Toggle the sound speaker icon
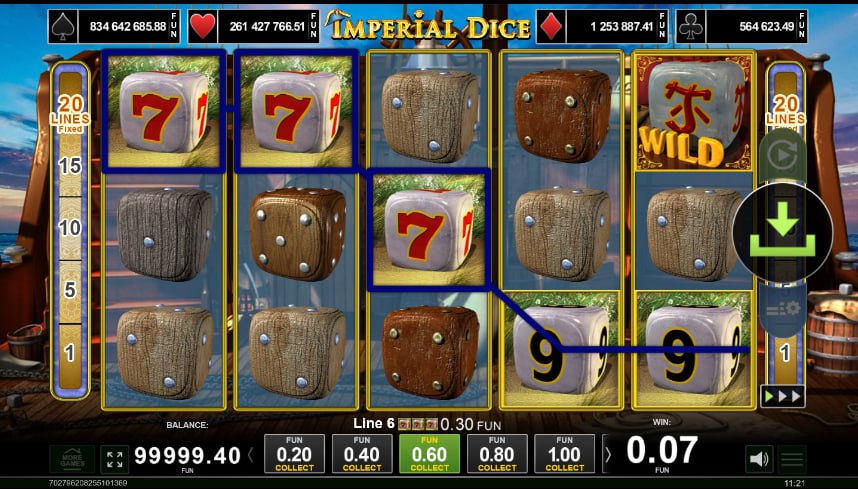The height and width of the screenshot is (489, 858). pyautogui.click(x=759, y=459)
